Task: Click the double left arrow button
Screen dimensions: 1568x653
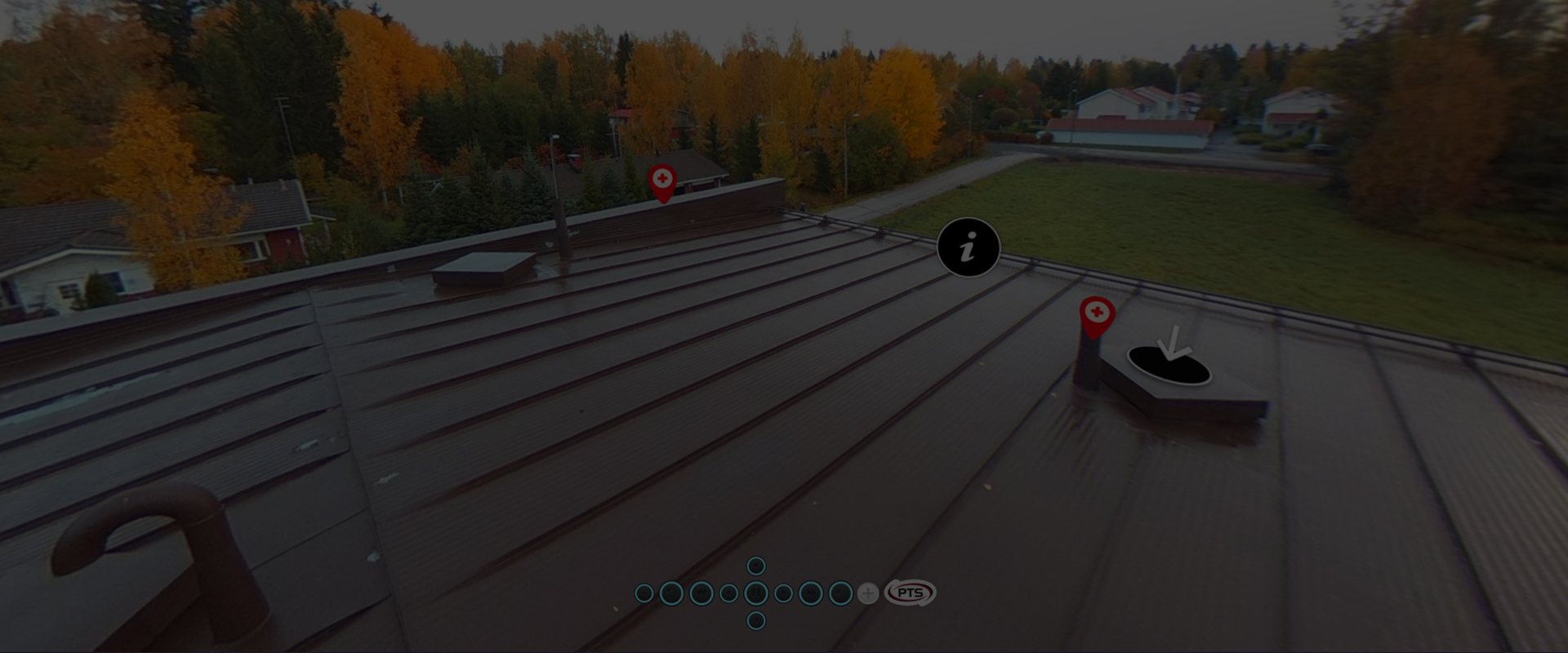Action: click(701, 593)
